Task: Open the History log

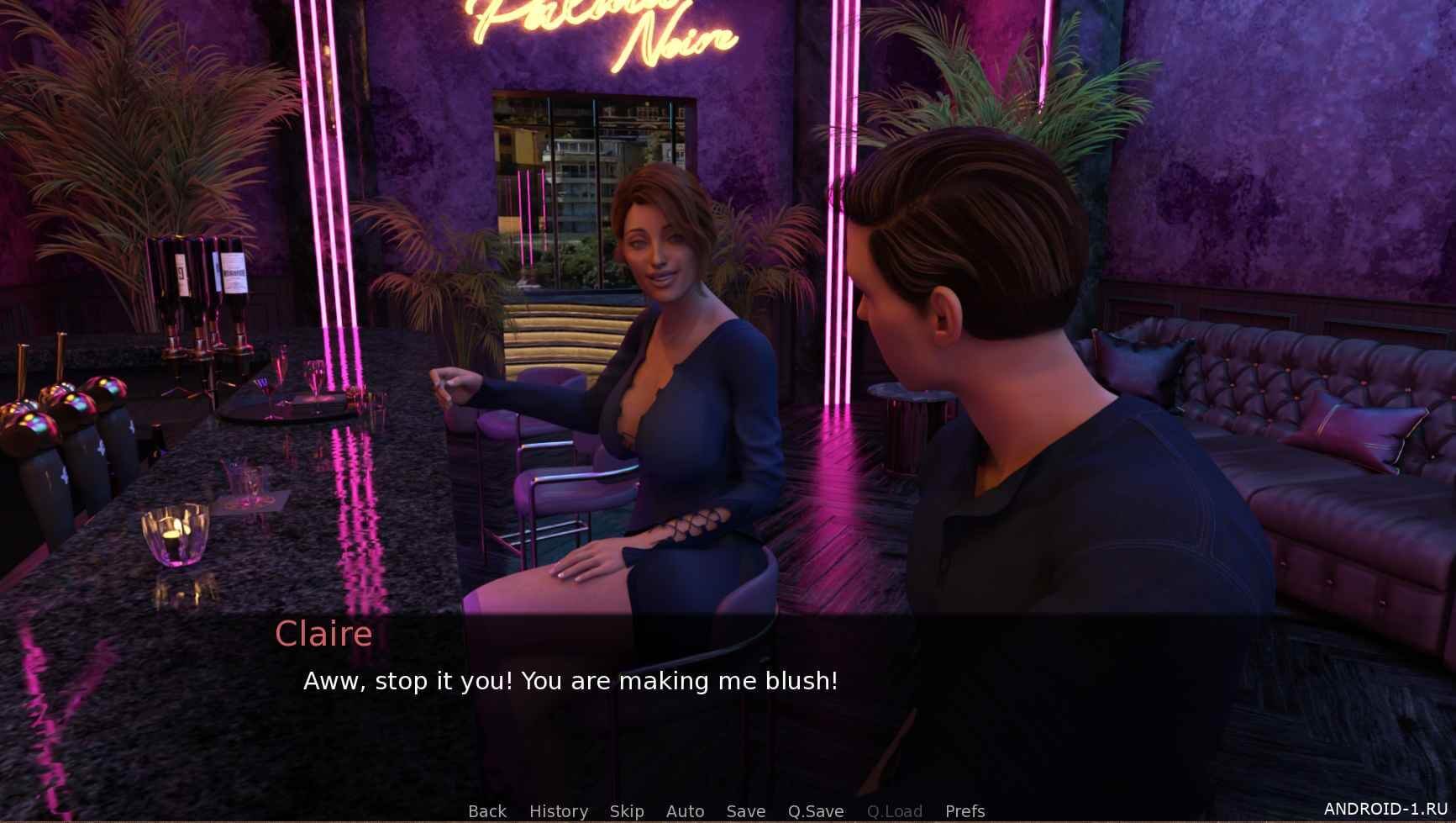Action: click(559, 810)
